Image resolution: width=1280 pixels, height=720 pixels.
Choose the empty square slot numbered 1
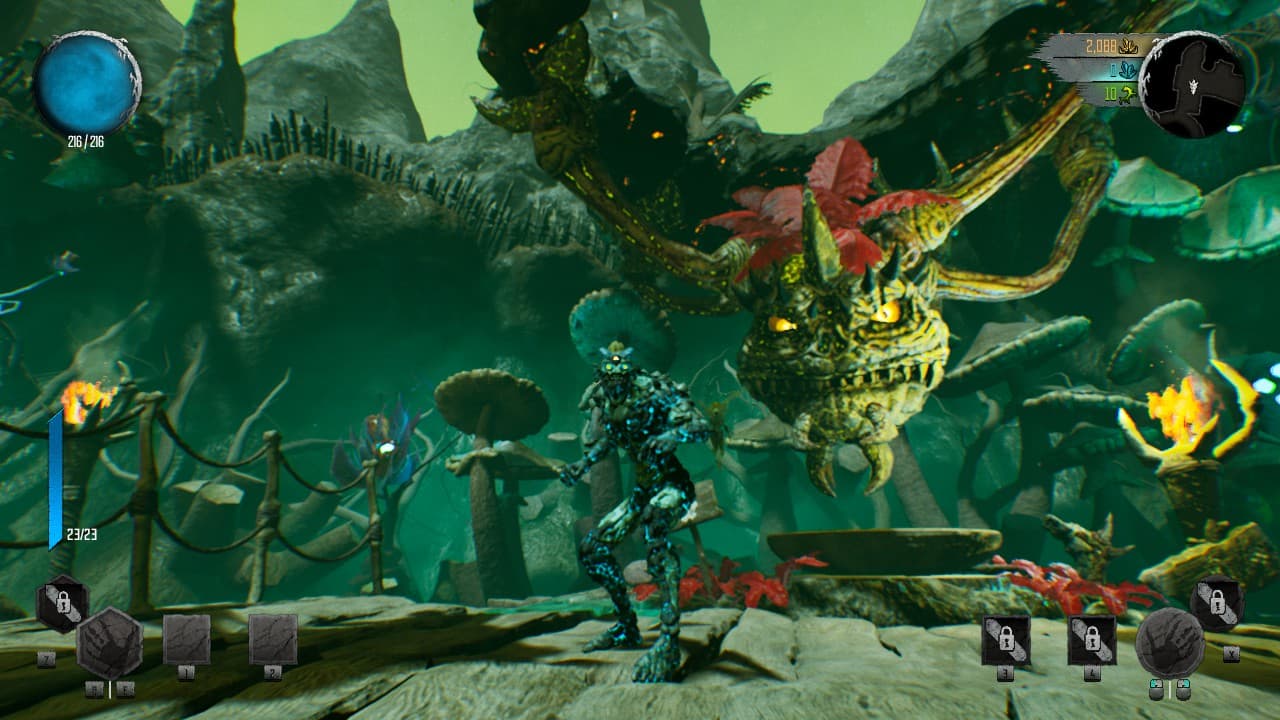187,639
